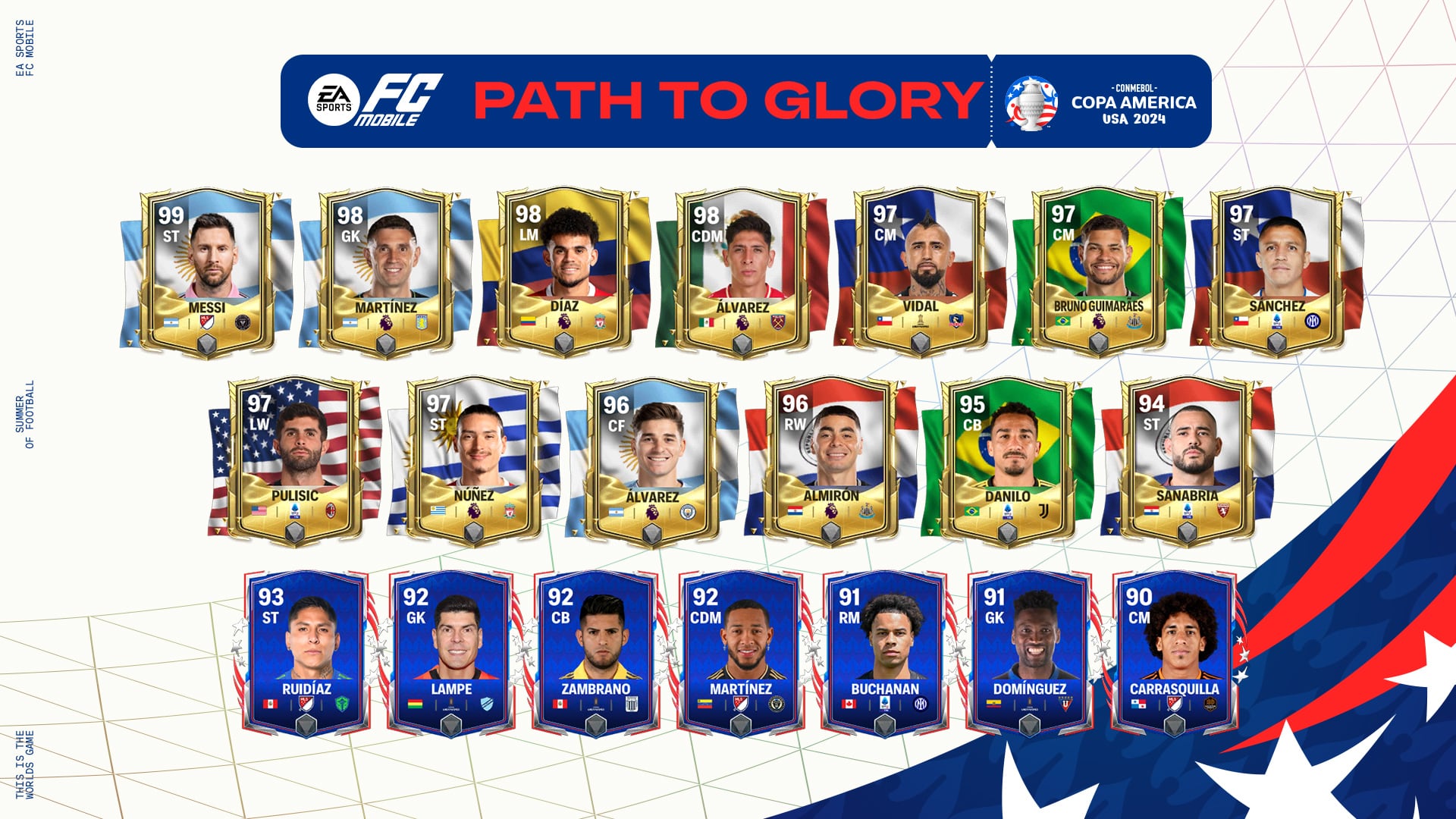The width and height of the screenshot is (1456, 819).
Task: Select the 91 RM Buchanan card
Action: (885, 654)
